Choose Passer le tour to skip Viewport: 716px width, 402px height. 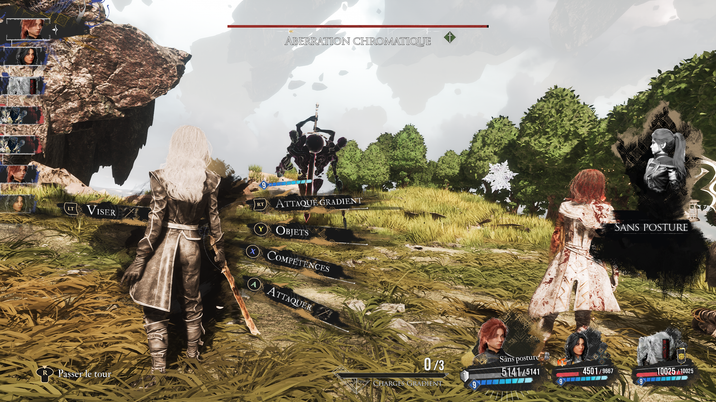[x=84, y=373]
